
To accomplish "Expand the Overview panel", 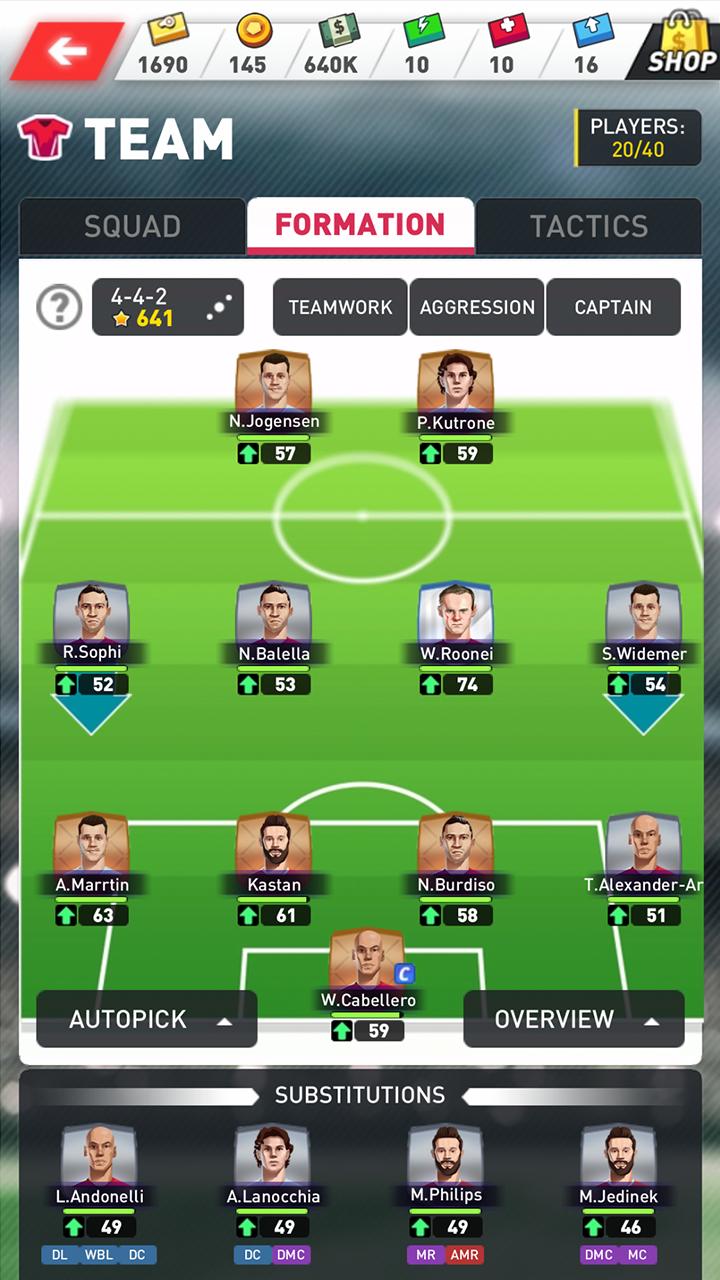I will click(574, 1019).
